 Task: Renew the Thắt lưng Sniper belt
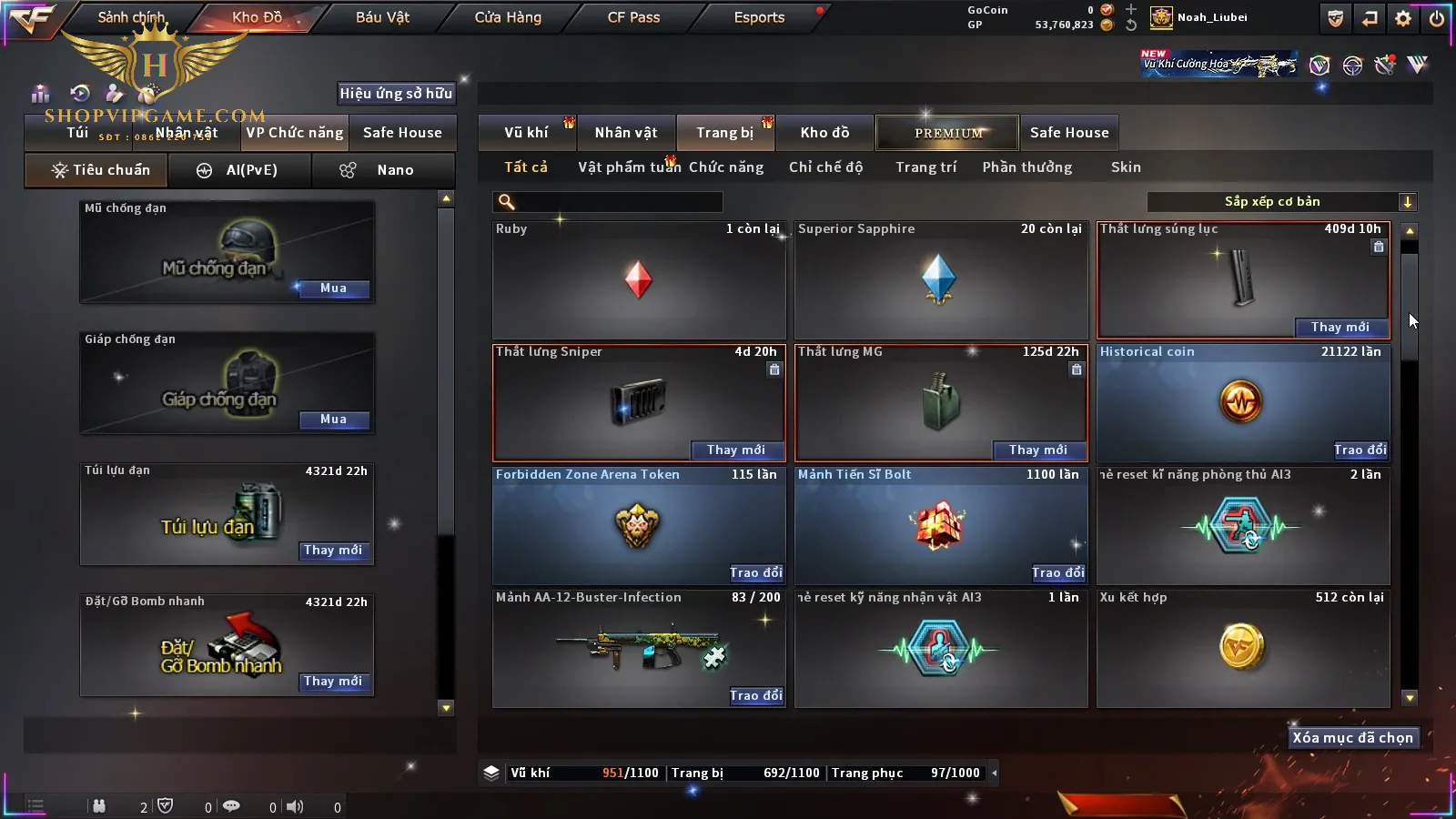point(736,450)
